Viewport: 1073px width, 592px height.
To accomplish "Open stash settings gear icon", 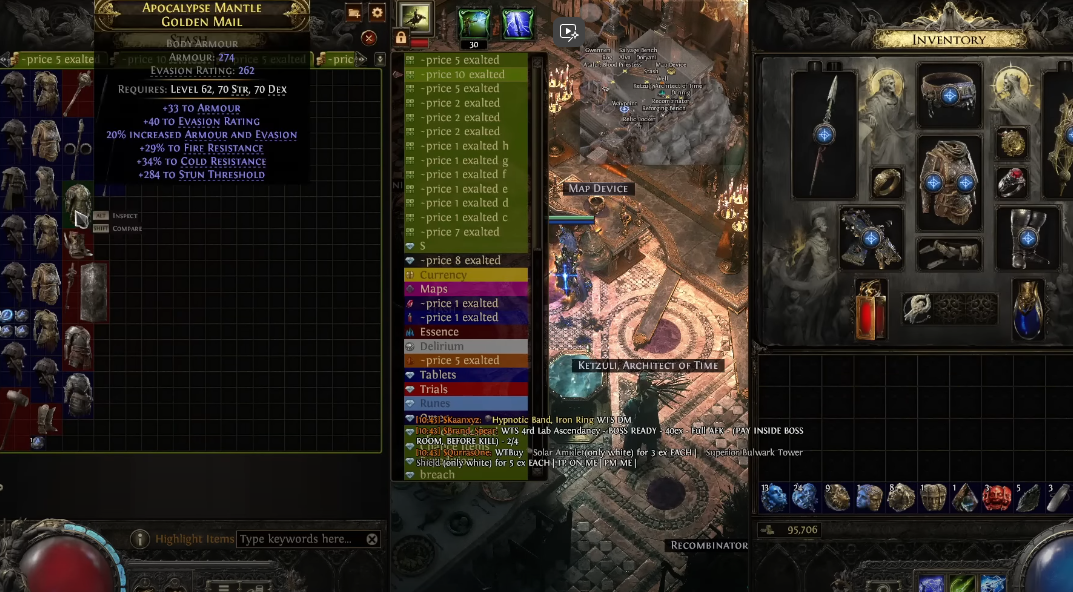I will tap(377, 13).
